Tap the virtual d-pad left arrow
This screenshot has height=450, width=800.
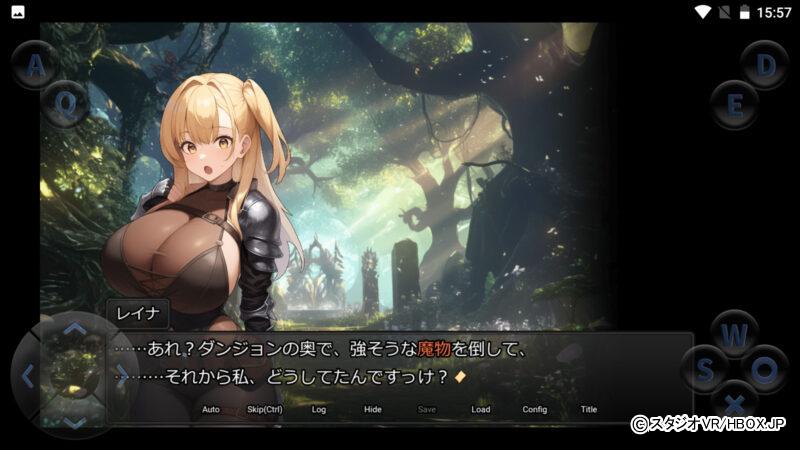pyautogui.click(x=28, y=376)
